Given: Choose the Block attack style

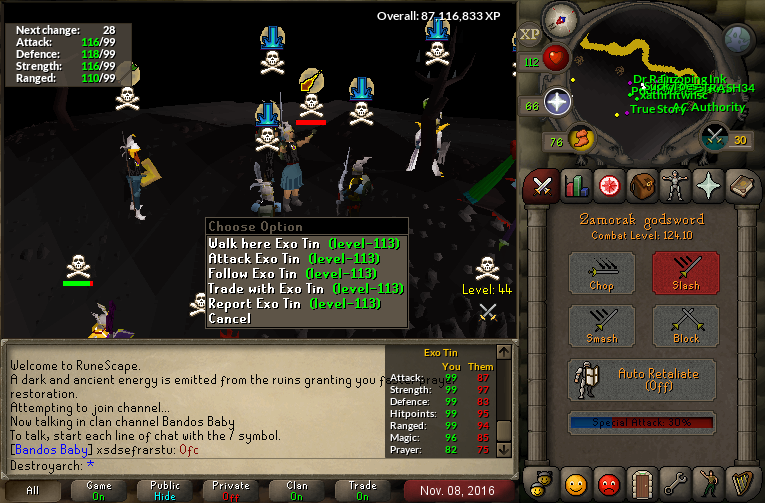Looking at the screenshot, I should tap(686, 326).
